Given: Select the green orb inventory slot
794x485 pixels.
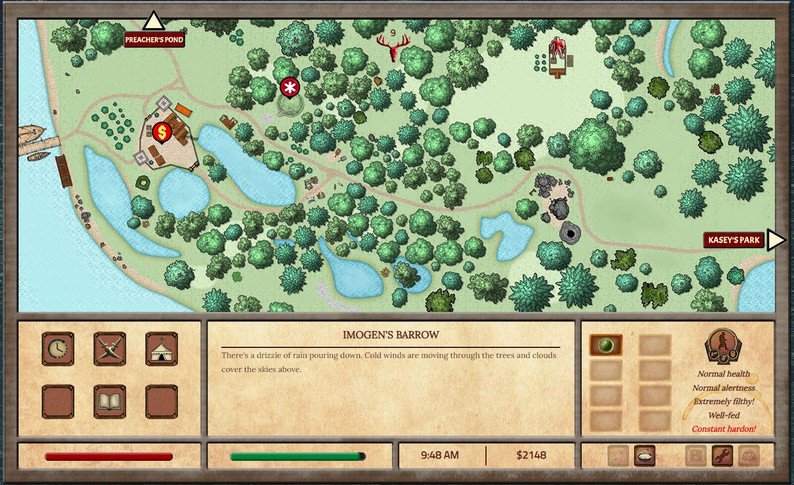Looking at the screenshot, I should (606, 346).
